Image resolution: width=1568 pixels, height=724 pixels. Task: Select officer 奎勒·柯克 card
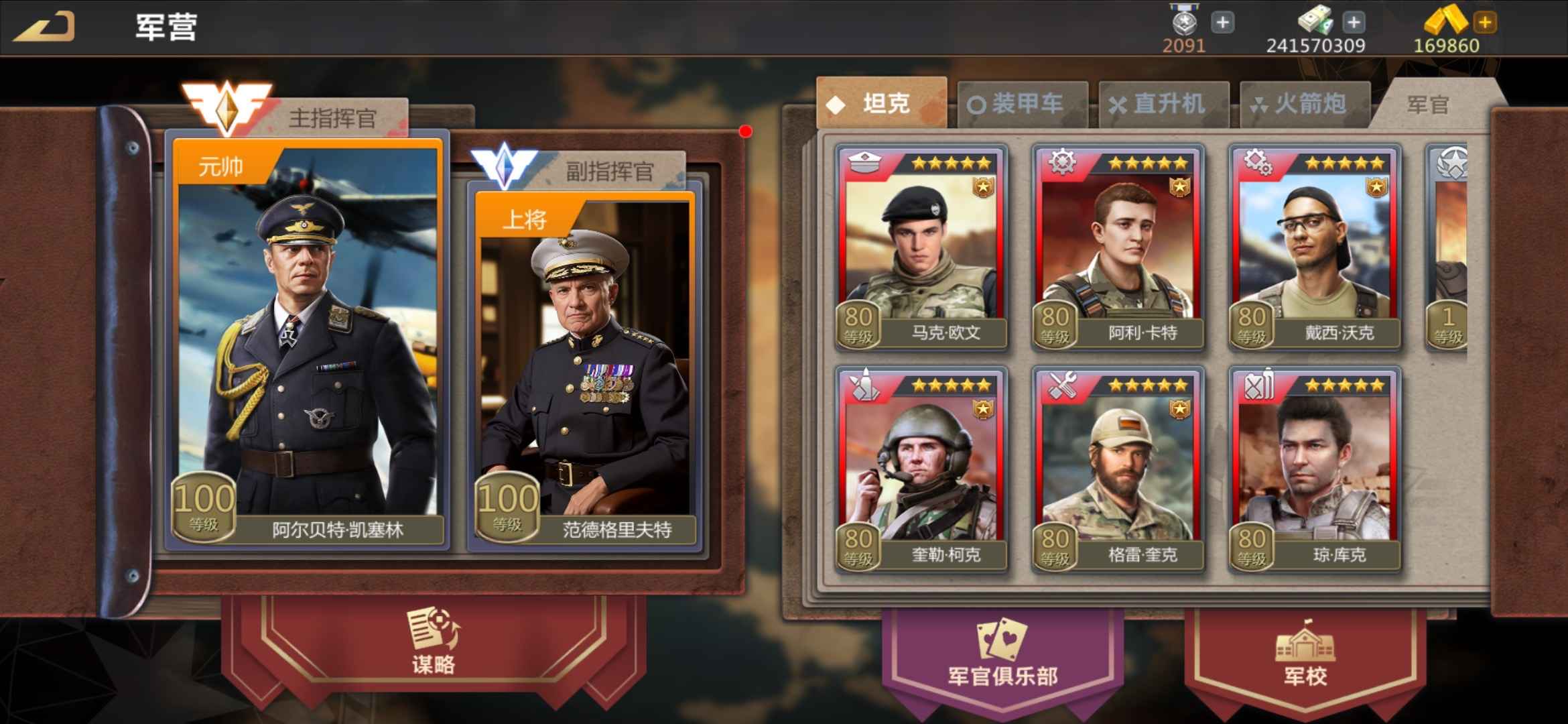(921, 469)
